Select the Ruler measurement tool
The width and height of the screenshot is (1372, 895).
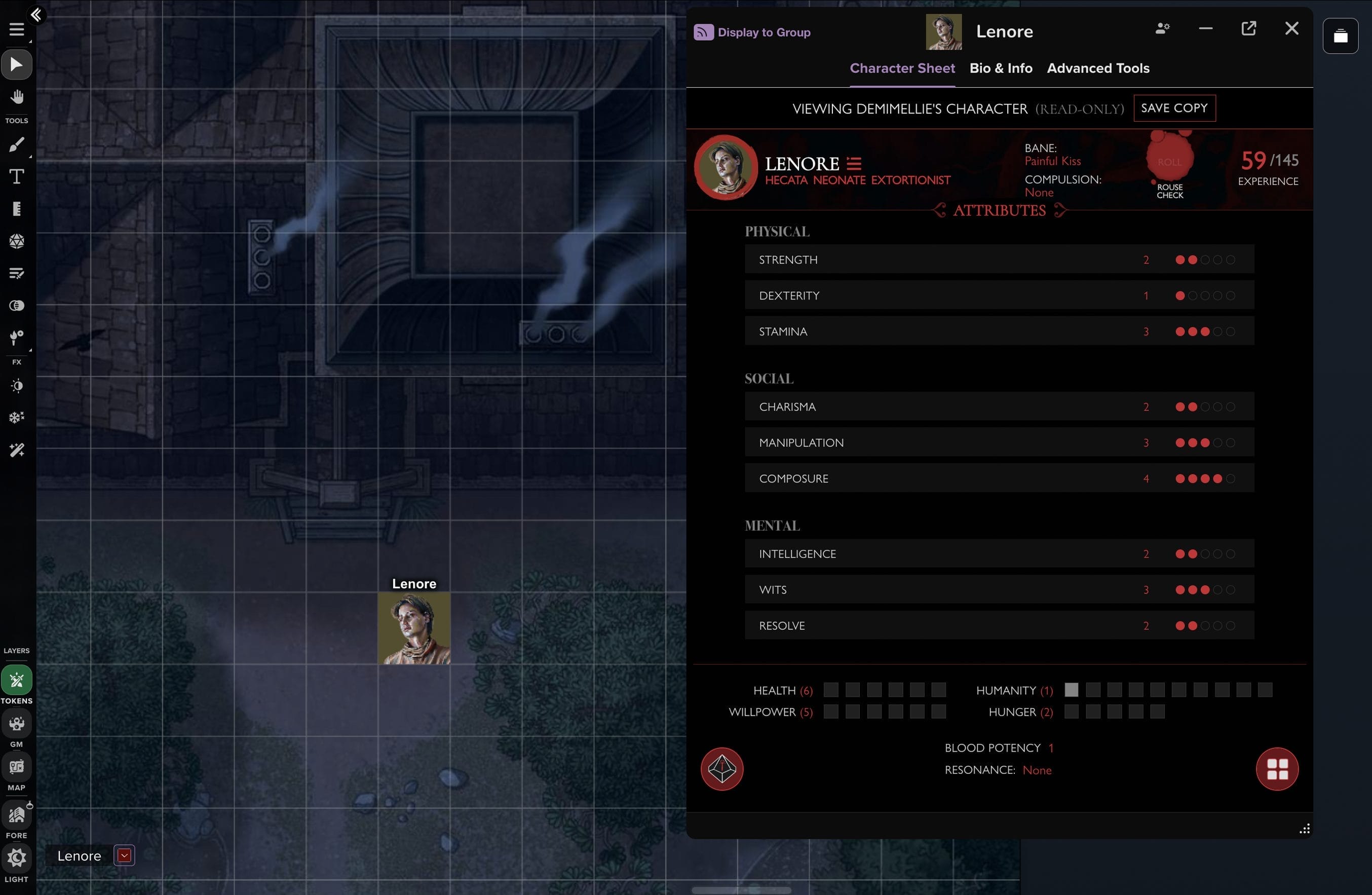17,209
